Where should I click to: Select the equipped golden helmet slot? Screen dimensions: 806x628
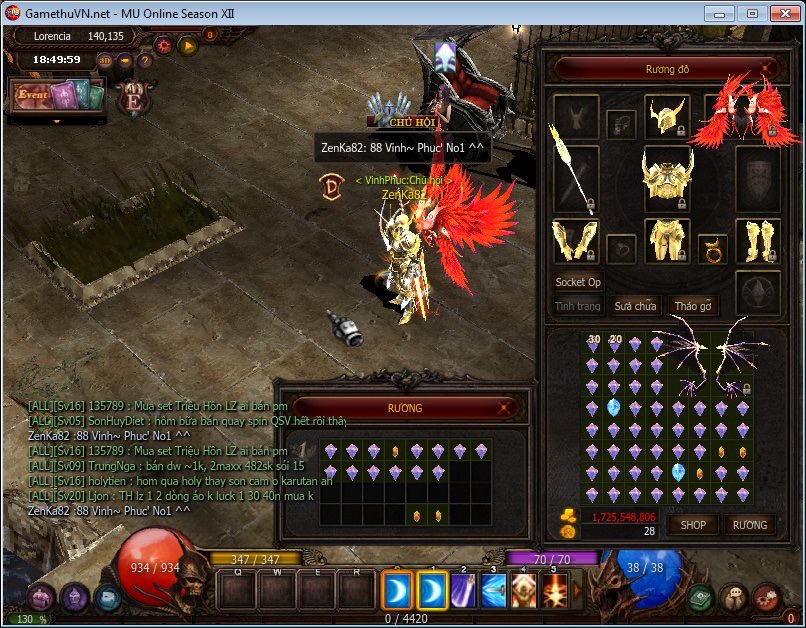[667, 116]
